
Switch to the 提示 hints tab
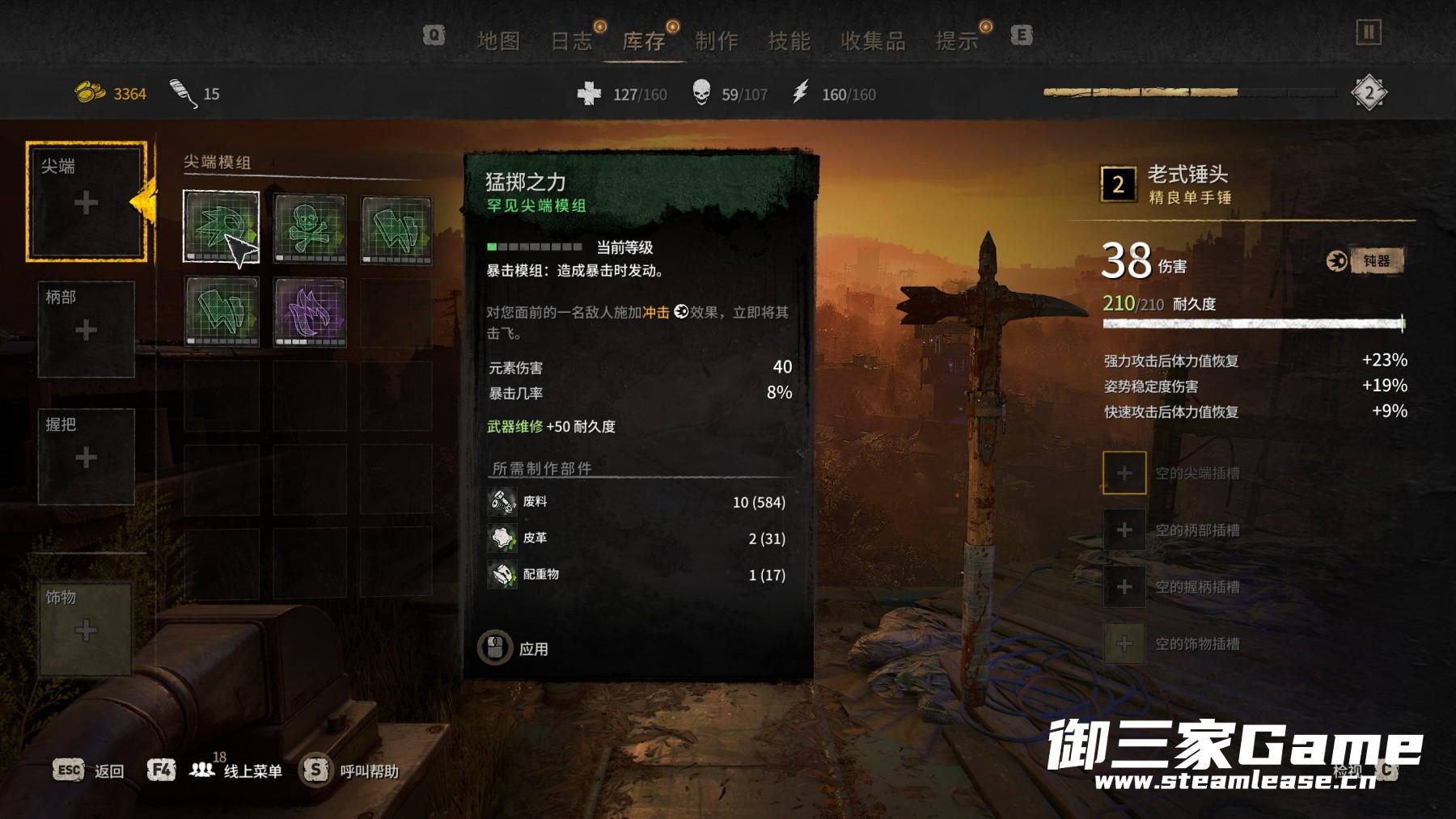(957, 40)
